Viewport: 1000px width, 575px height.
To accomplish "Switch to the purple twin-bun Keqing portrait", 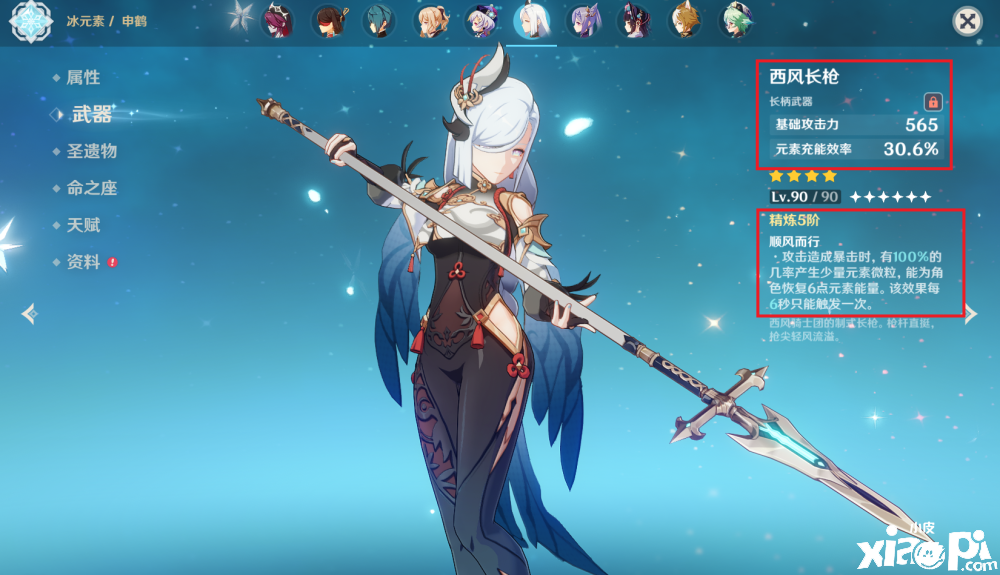I will tap(584, 21).
